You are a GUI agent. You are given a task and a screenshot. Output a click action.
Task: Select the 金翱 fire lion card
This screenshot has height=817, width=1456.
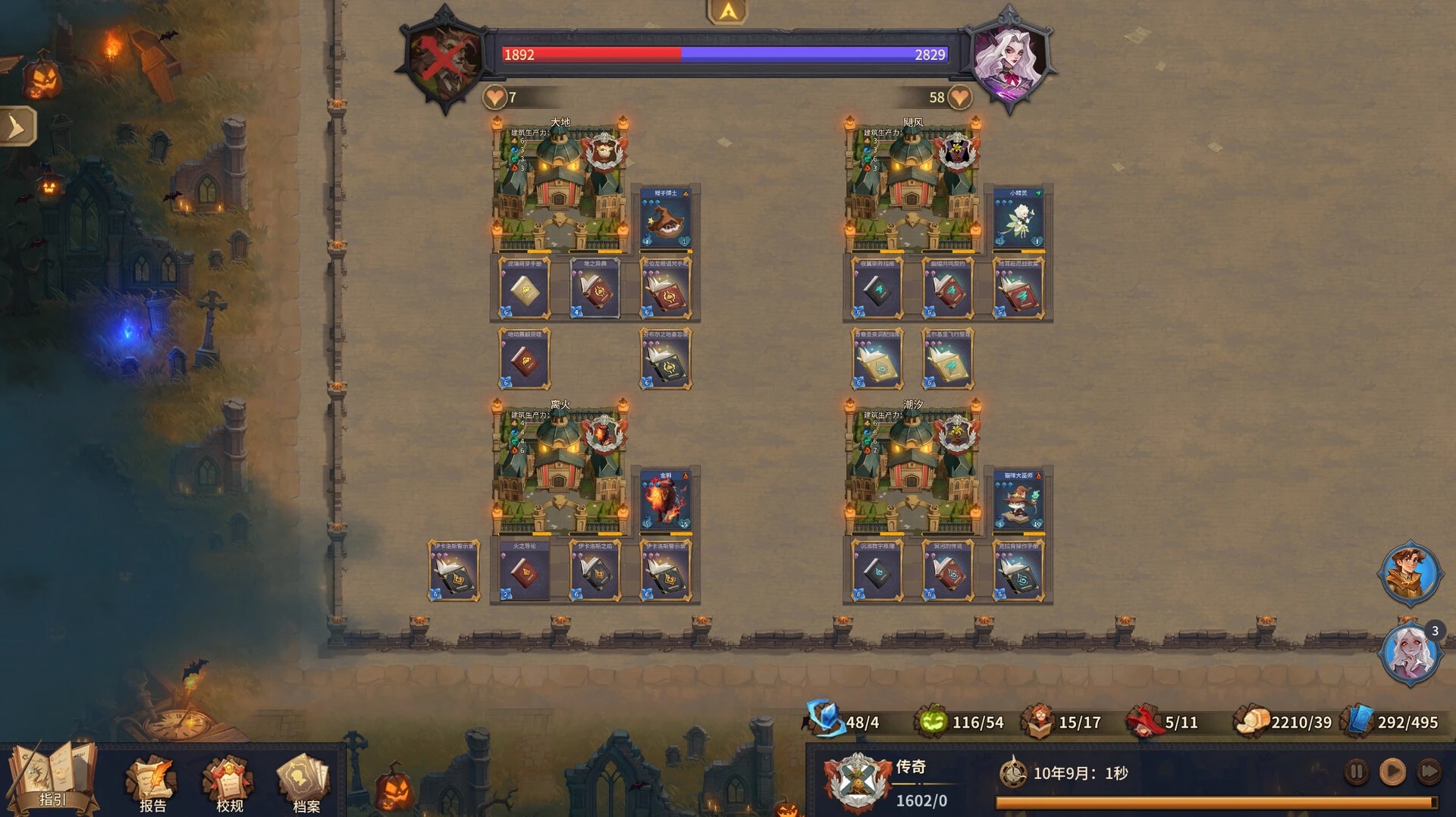tap(666, 500)
